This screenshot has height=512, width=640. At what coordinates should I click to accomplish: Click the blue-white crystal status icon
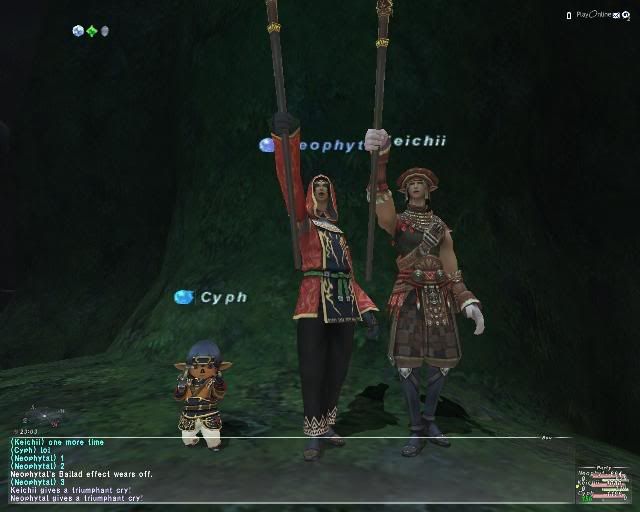point(78,31)
